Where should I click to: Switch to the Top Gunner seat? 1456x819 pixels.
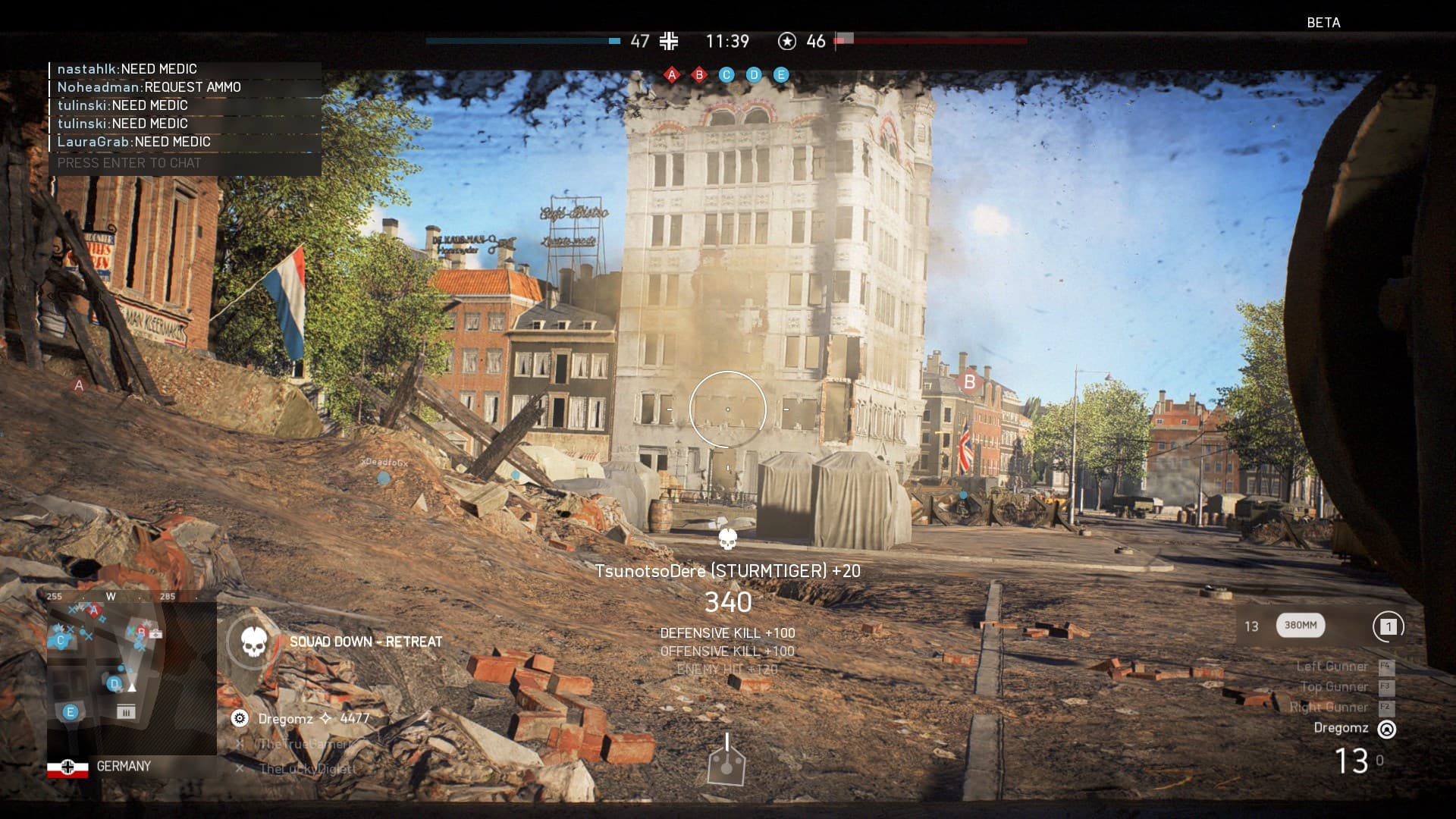point(1334,687)
